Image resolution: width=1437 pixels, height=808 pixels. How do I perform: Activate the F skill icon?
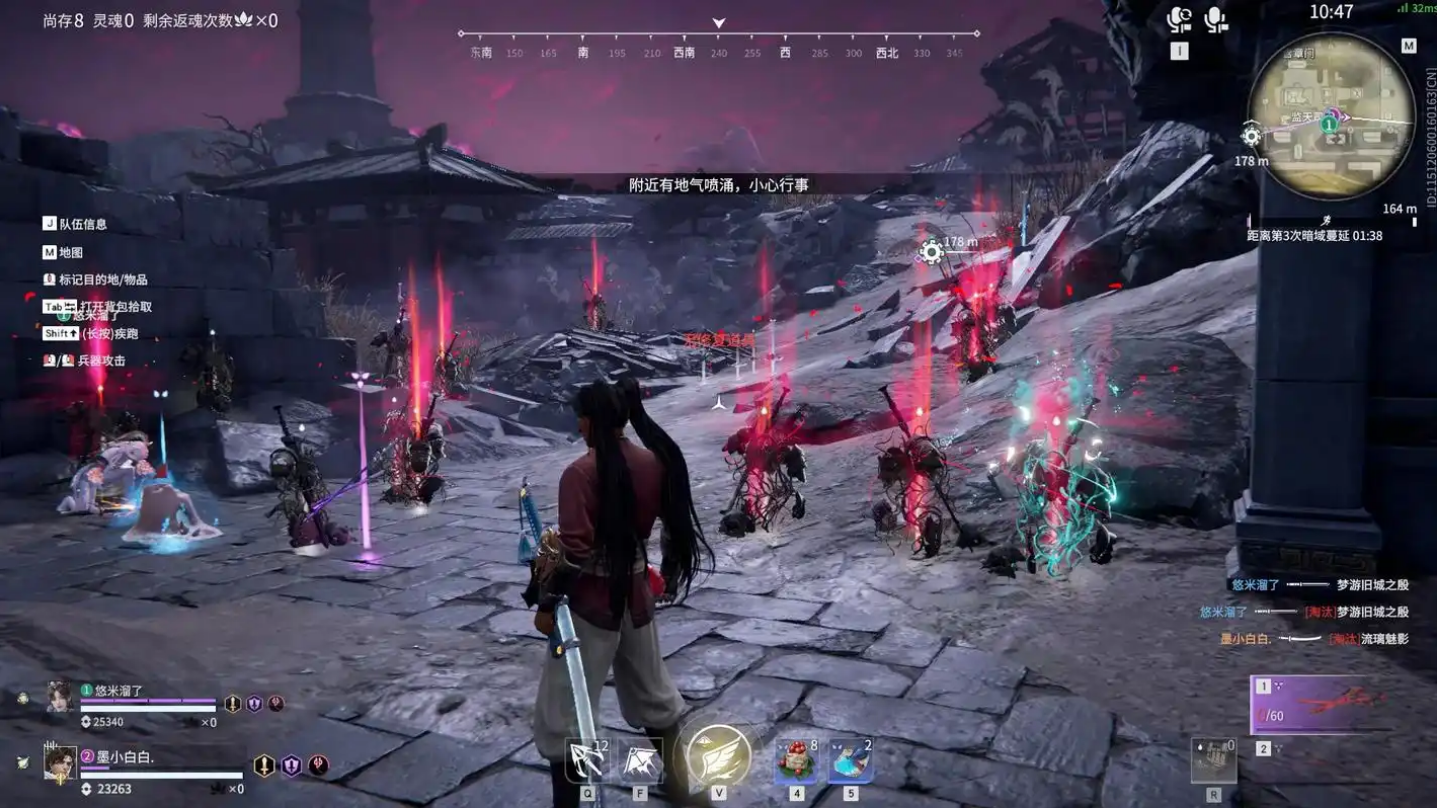pos(640,761)
